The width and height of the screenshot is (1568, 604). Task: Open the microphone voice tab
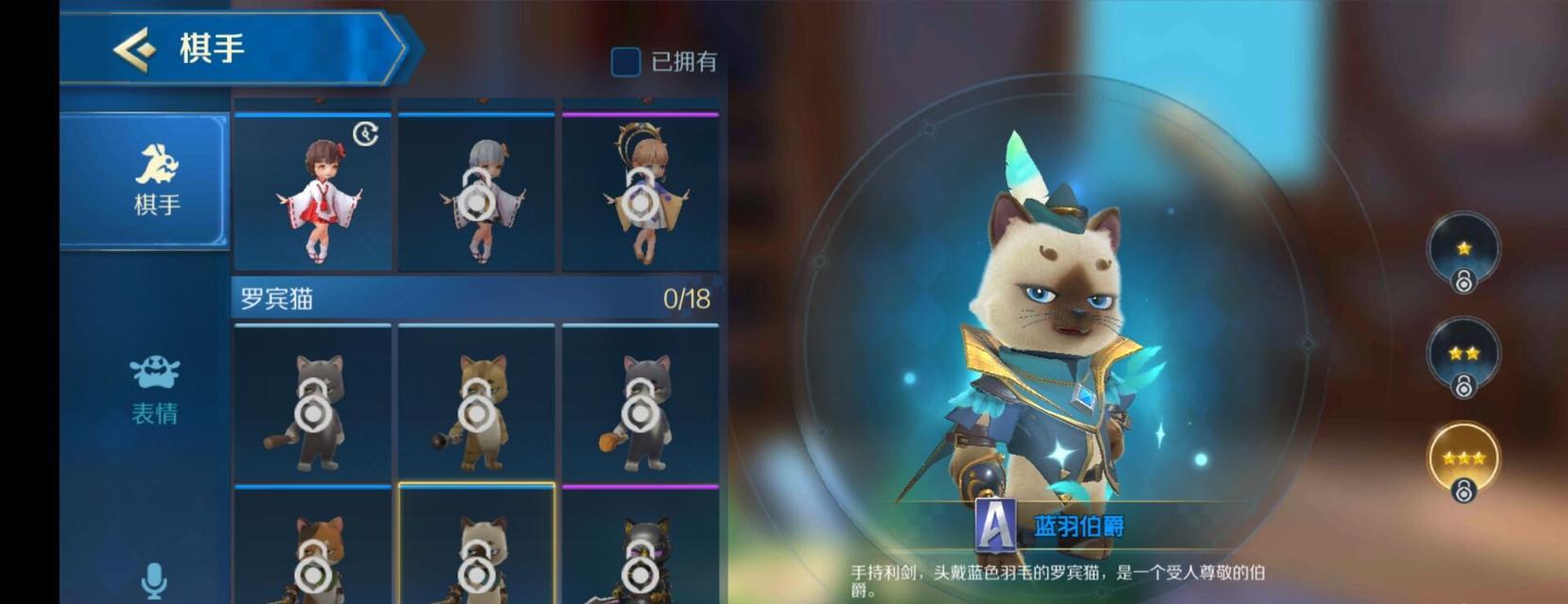(x=154, y=579)
